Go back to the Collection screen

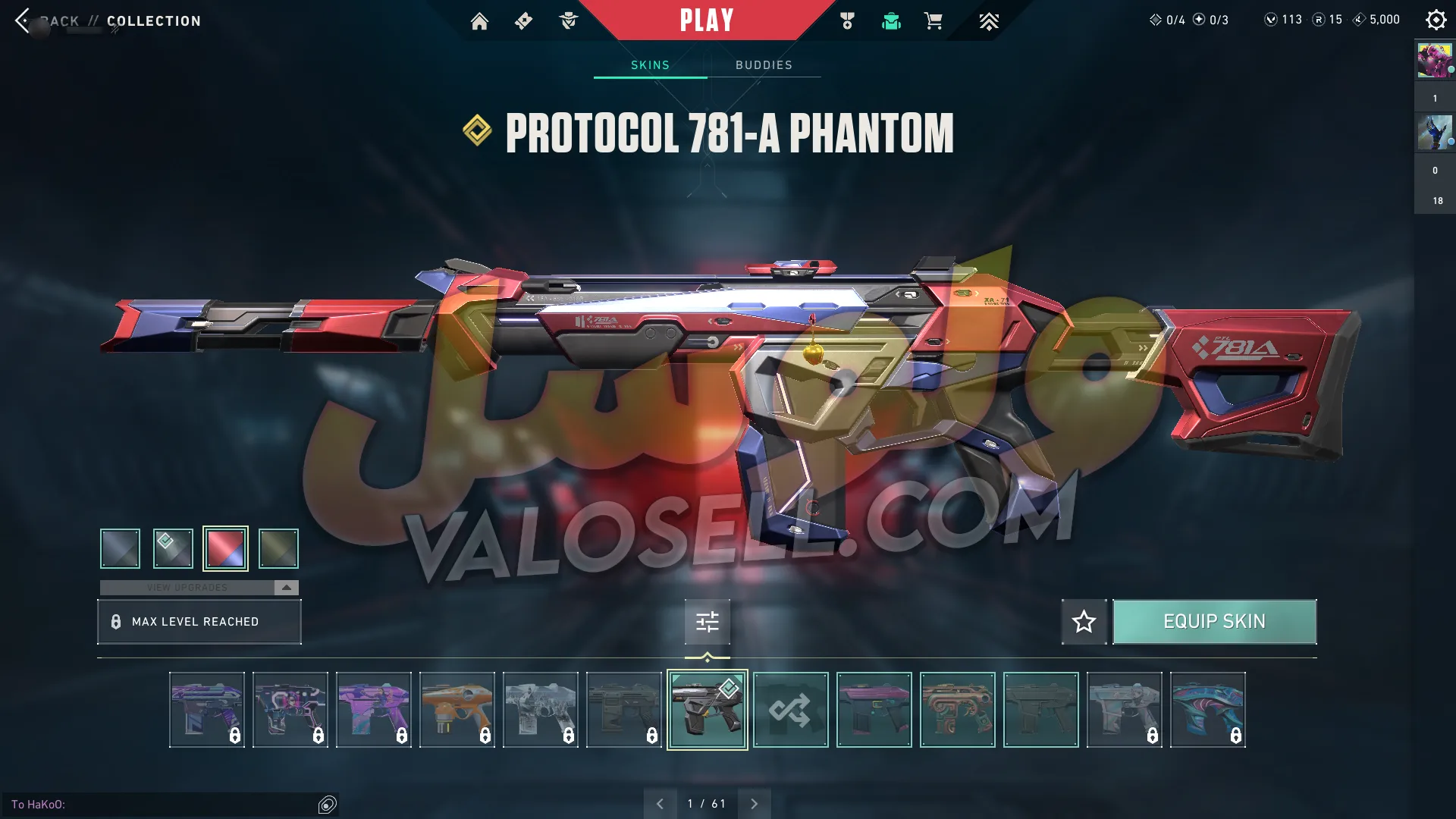pyautogui.click(x=24, y=20)
